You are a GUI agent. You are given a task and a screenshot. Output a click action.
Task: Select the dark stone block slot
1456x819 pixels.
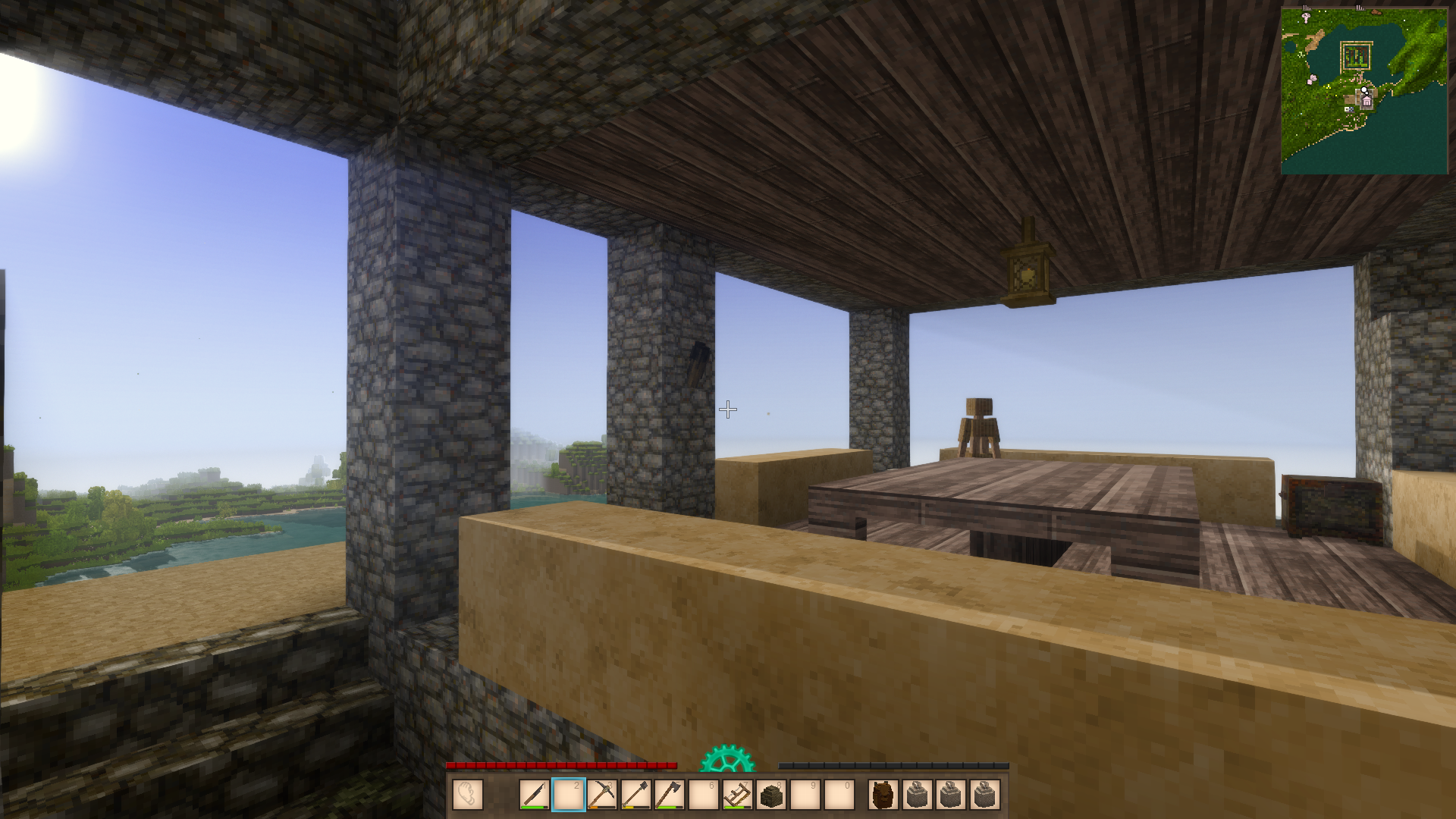771,795
